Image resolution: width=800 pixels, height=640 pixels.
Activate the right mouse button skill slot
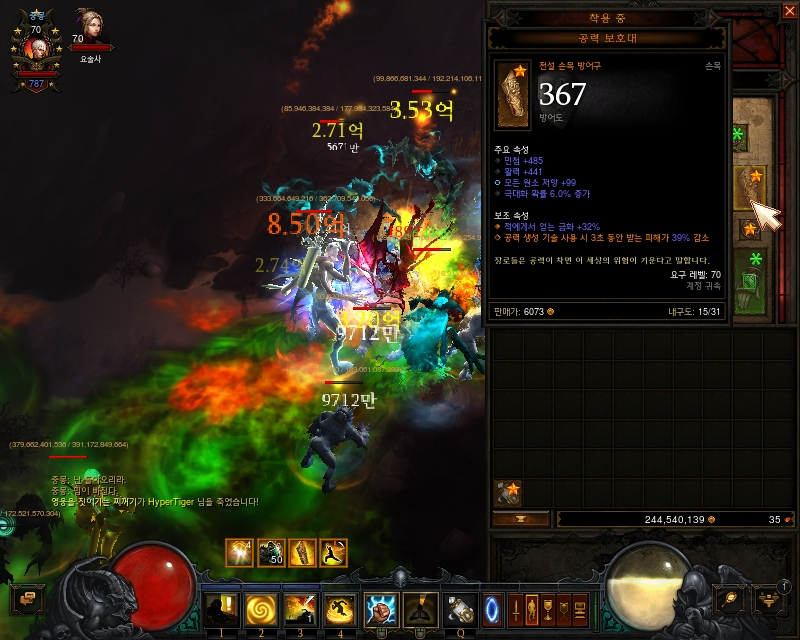point(420,607)
